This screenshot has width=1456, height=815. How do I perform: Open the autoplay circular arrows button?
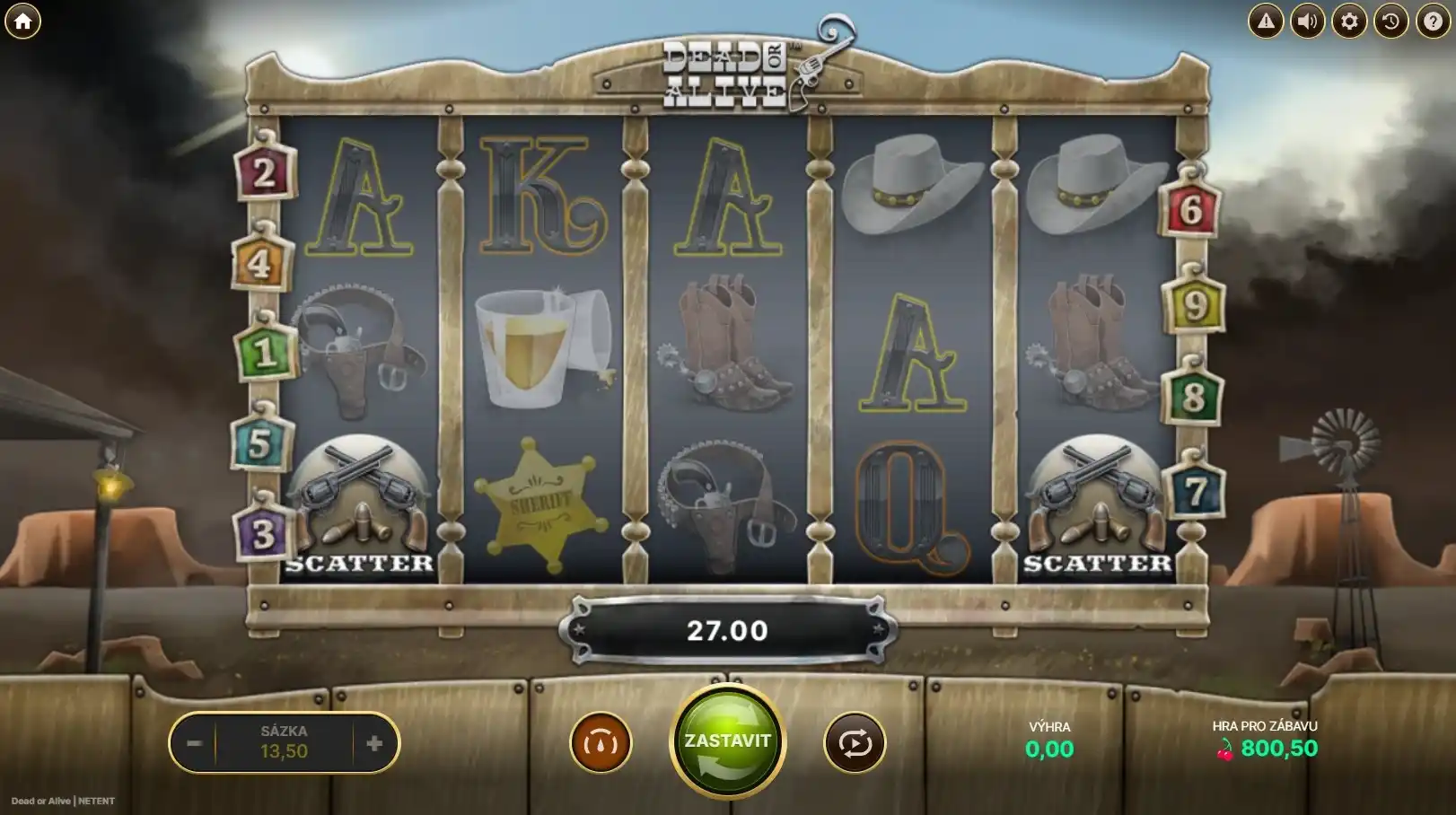click(855, 743)
